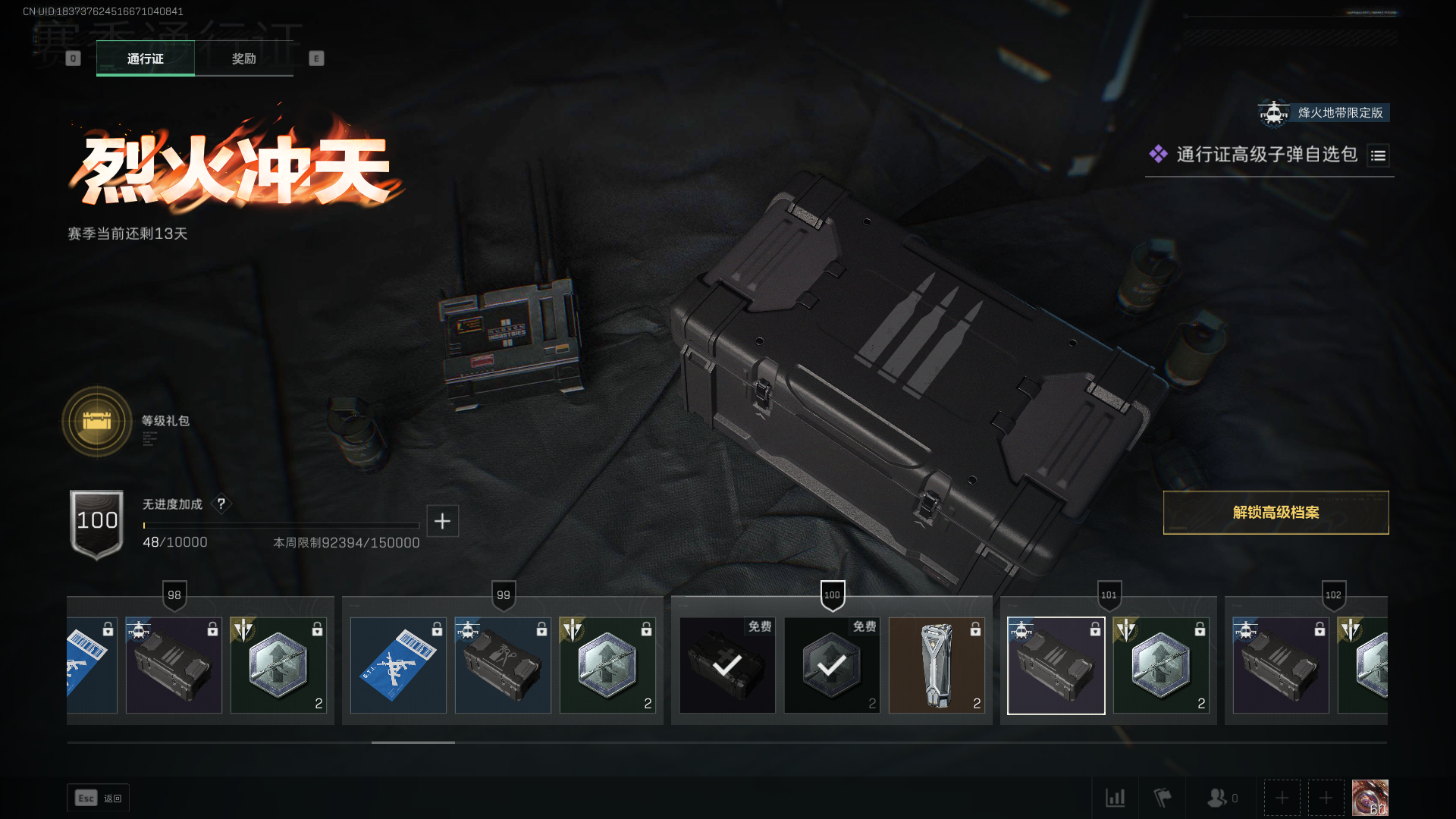Click the 解锁高级档案 unlock button
The width and height of the screenshot is (1456, 819).
click(1276, 513)
